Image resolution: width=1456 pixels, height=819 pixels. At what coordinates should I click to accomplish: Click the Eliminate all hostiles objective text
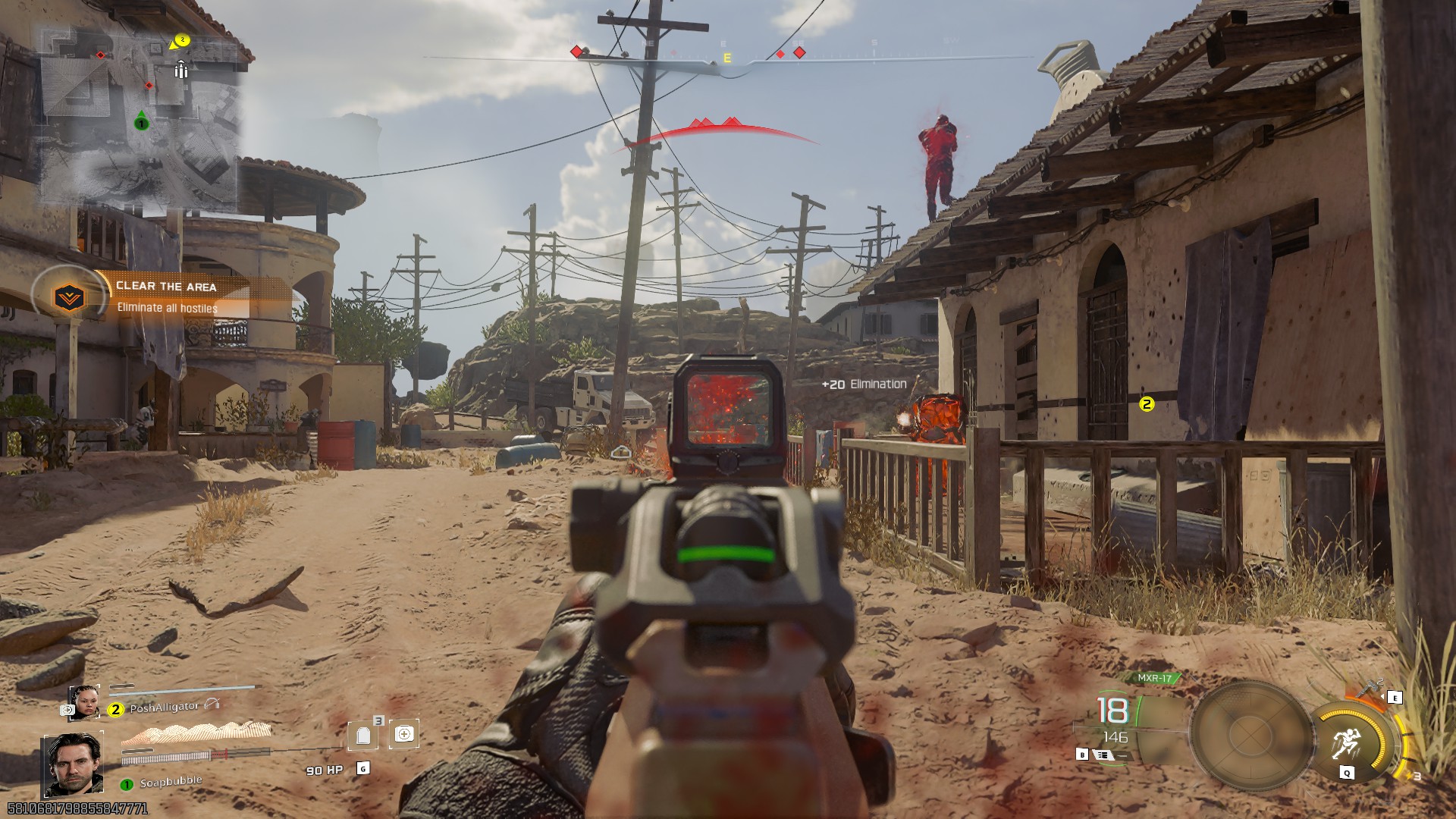166,309
